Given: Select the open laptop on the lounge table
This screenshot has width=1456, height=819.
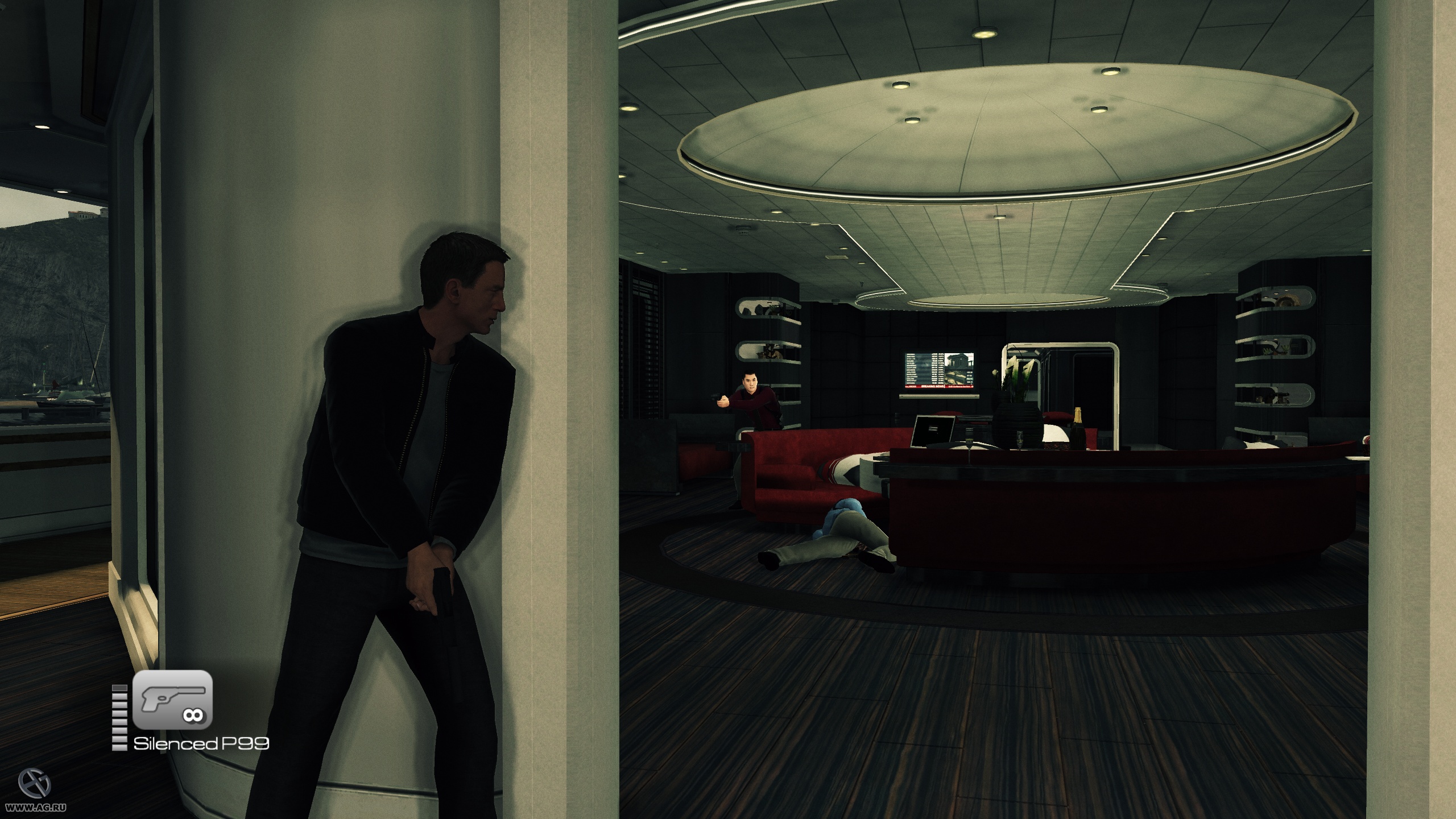Looking at the screenshot, I should [x=934, y=431].
